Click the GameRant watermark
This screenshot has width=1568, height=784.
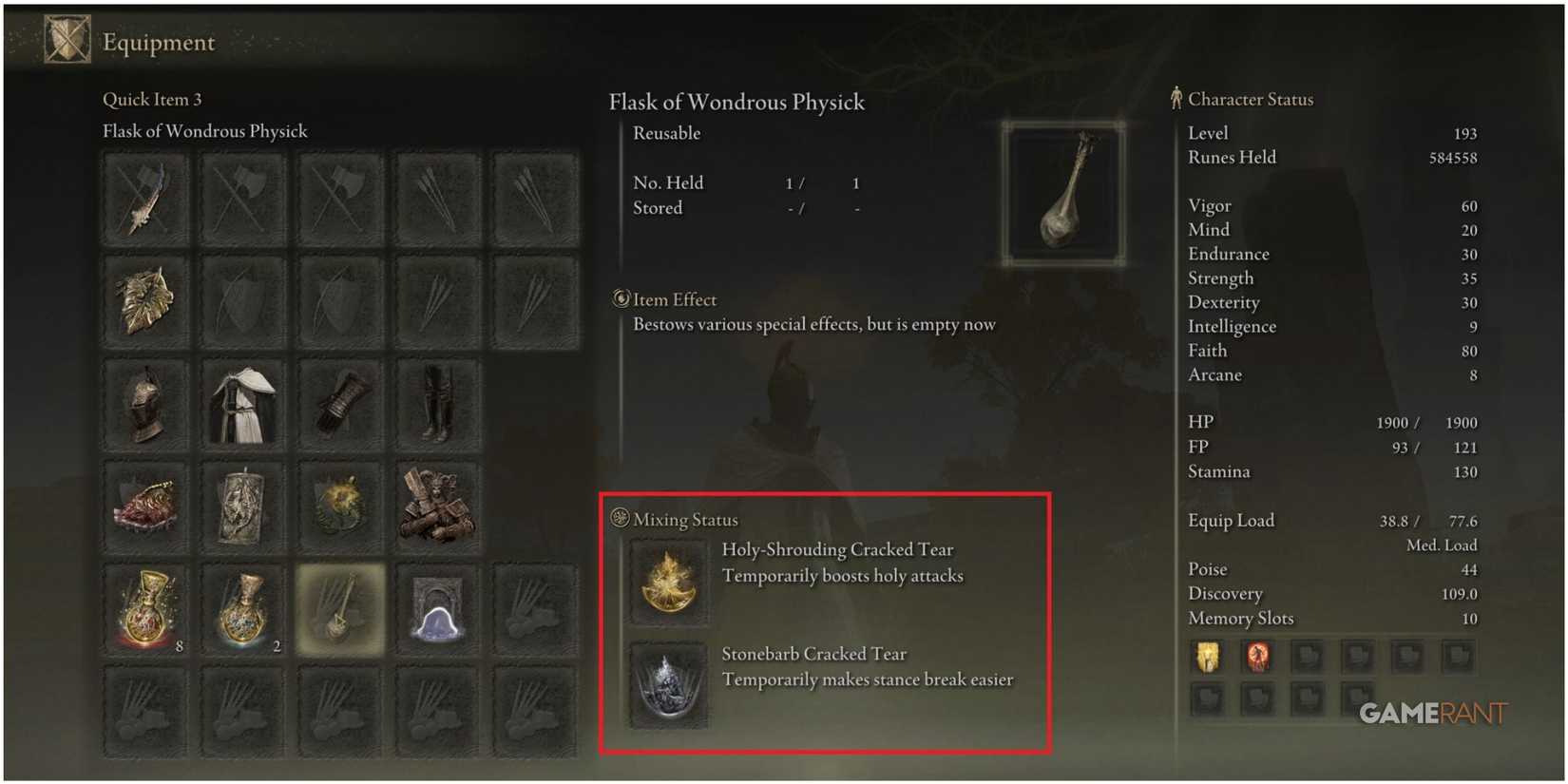(1433, 712)
